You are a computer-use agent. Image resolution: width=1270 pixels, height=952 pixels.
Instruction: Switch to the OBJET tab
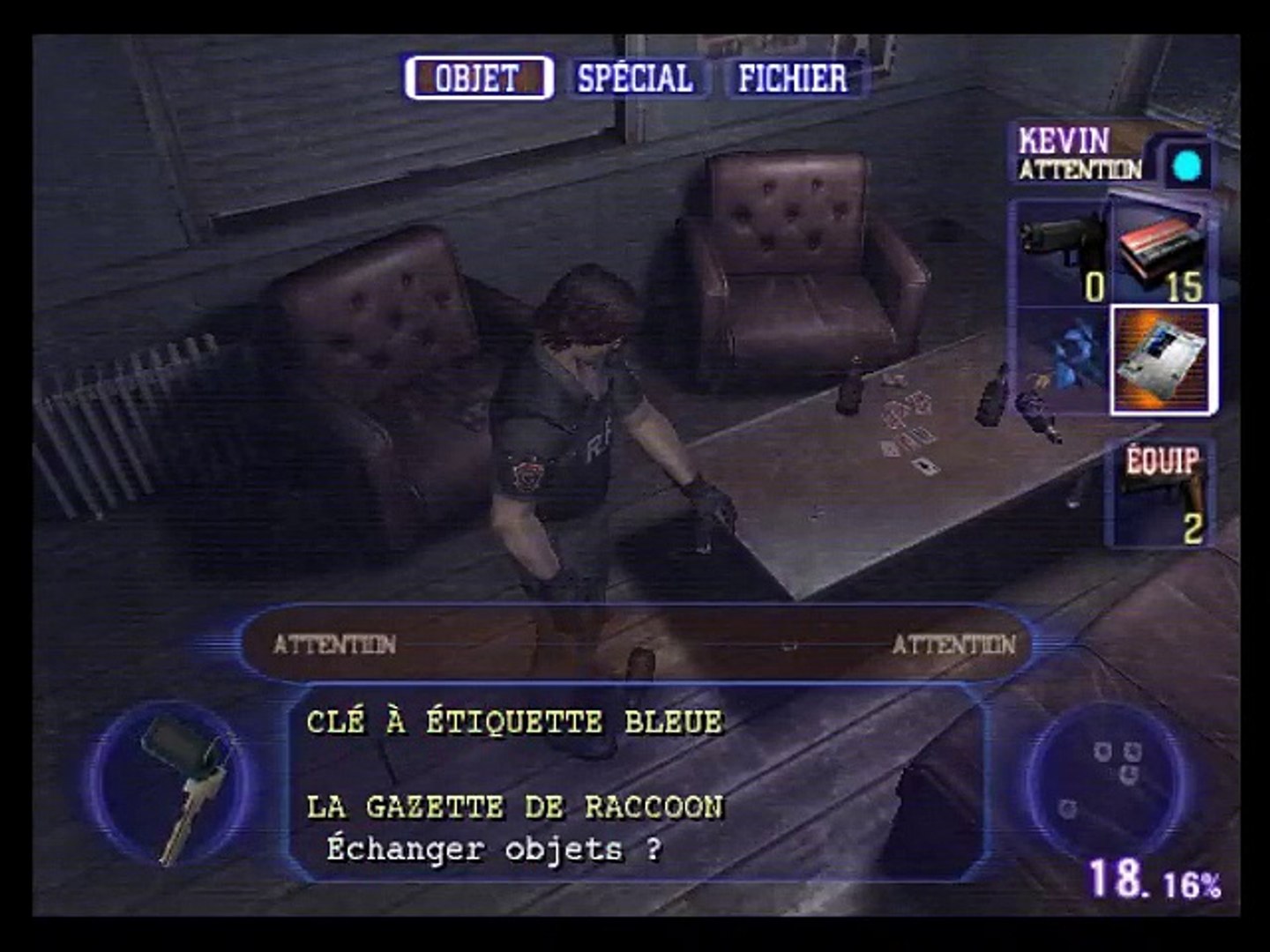(478, 78)
